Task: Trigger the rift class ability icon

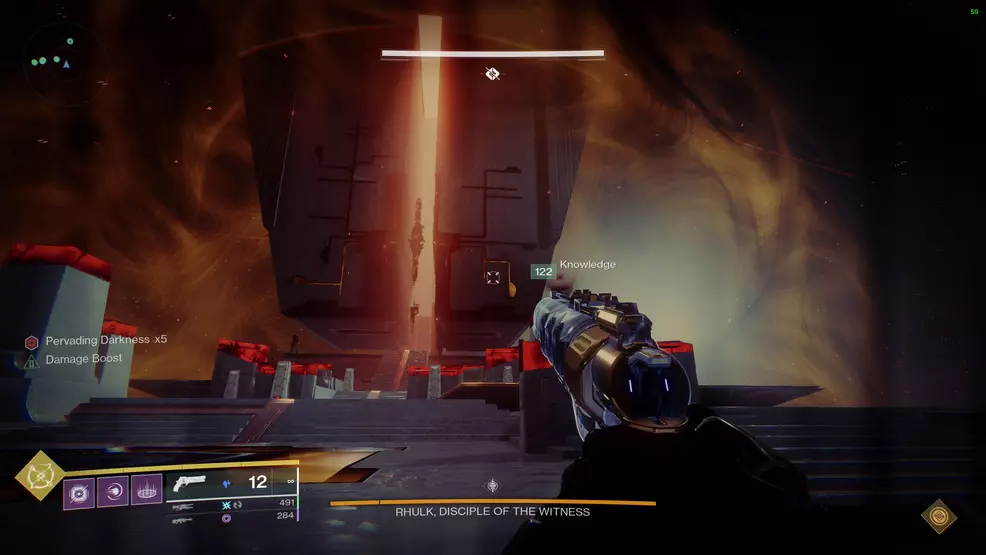Action: tap(145, 492)
